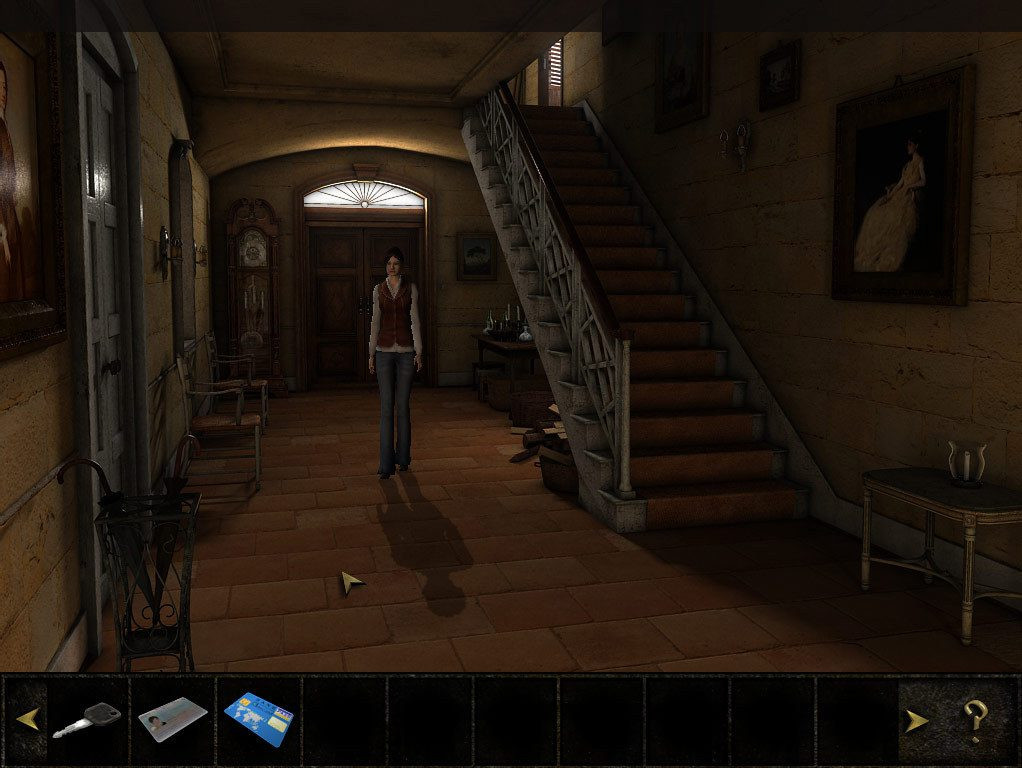Choose the blue credit card item

coord(259,719)
